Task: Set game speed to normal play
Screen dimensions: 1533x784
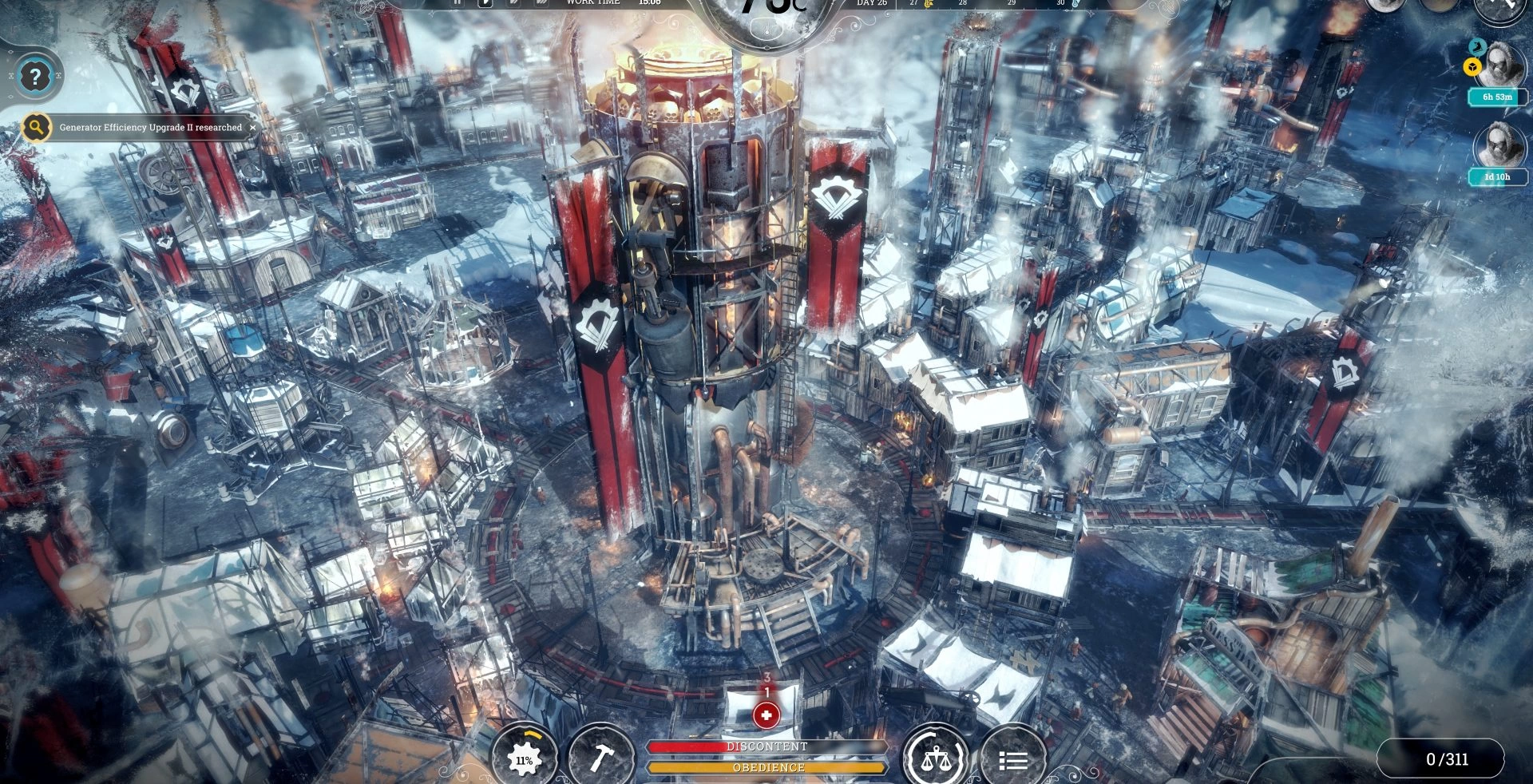Action: tap(485, 2)
